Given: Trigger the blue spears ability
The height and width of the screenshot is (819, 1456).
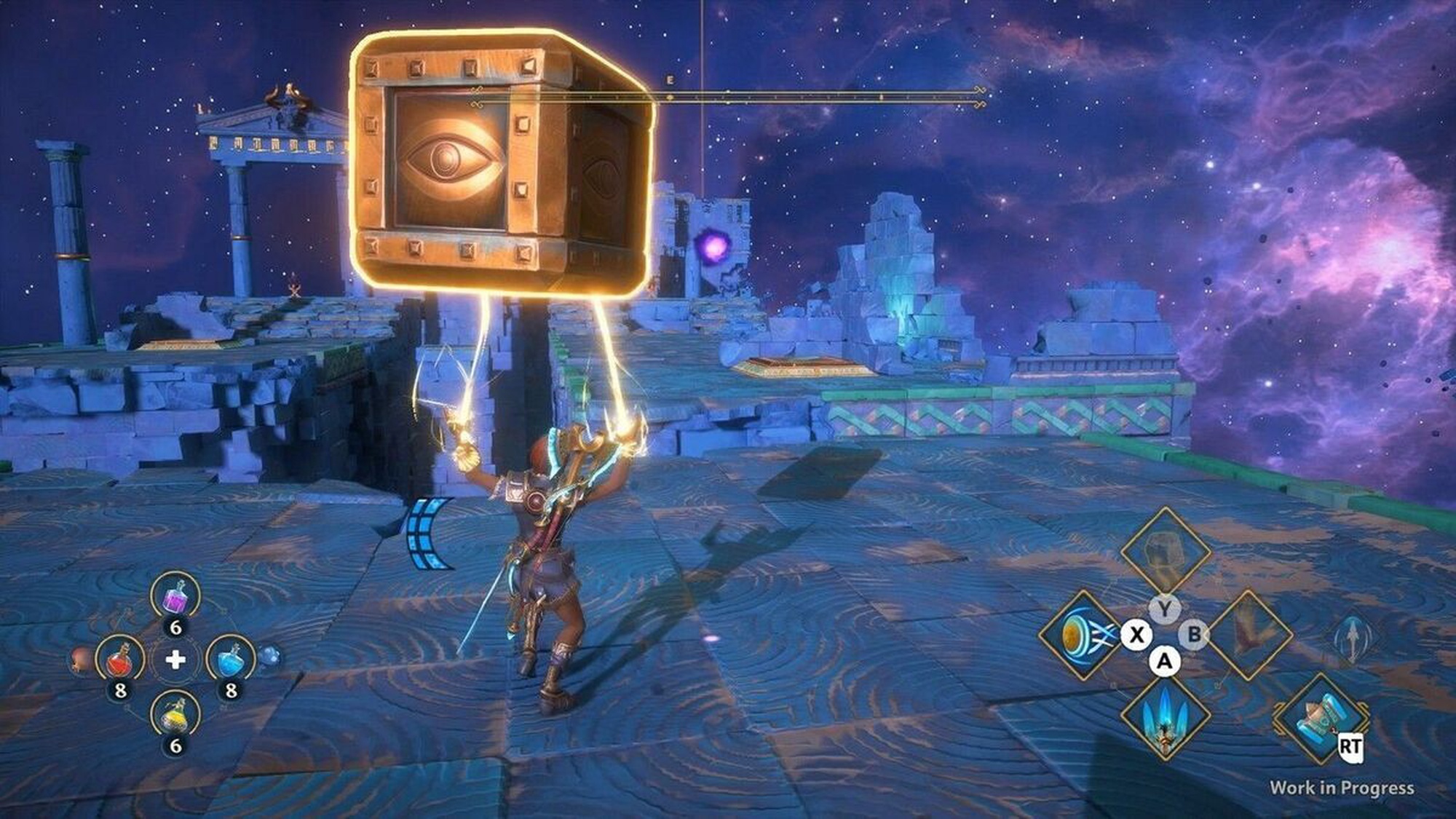Looking at the screenshot, I should pyautogui.click(x=1164, y=716).
